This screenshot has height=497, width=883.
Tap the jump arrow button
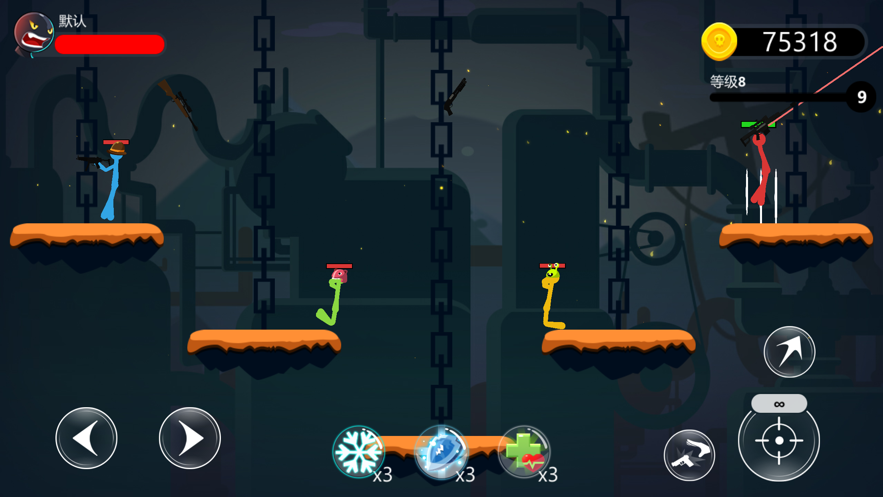[789, 351]
